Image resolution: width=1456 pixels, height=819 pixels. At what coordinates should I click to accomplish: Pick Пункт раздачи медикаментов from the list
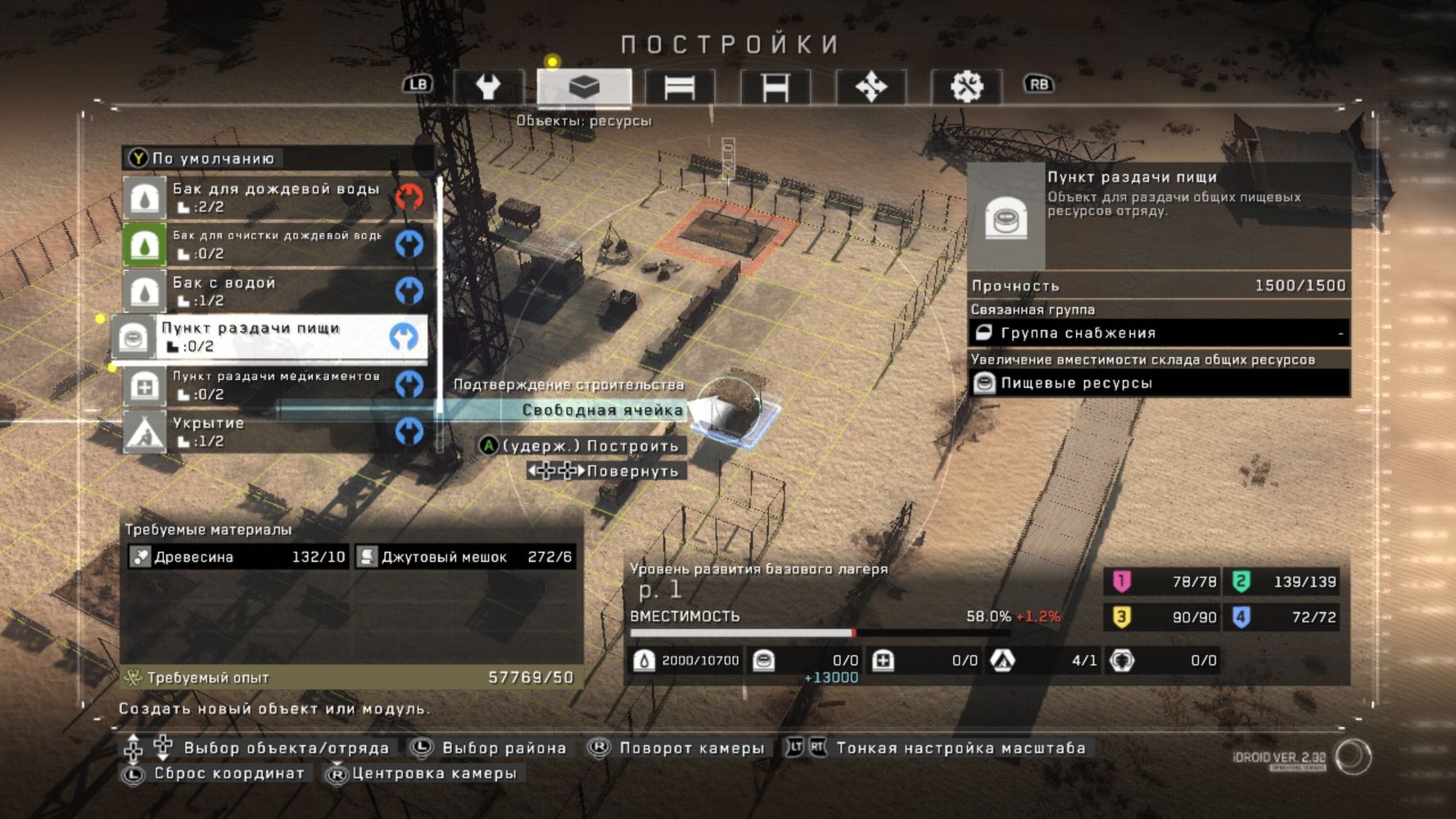click(275, 384)
